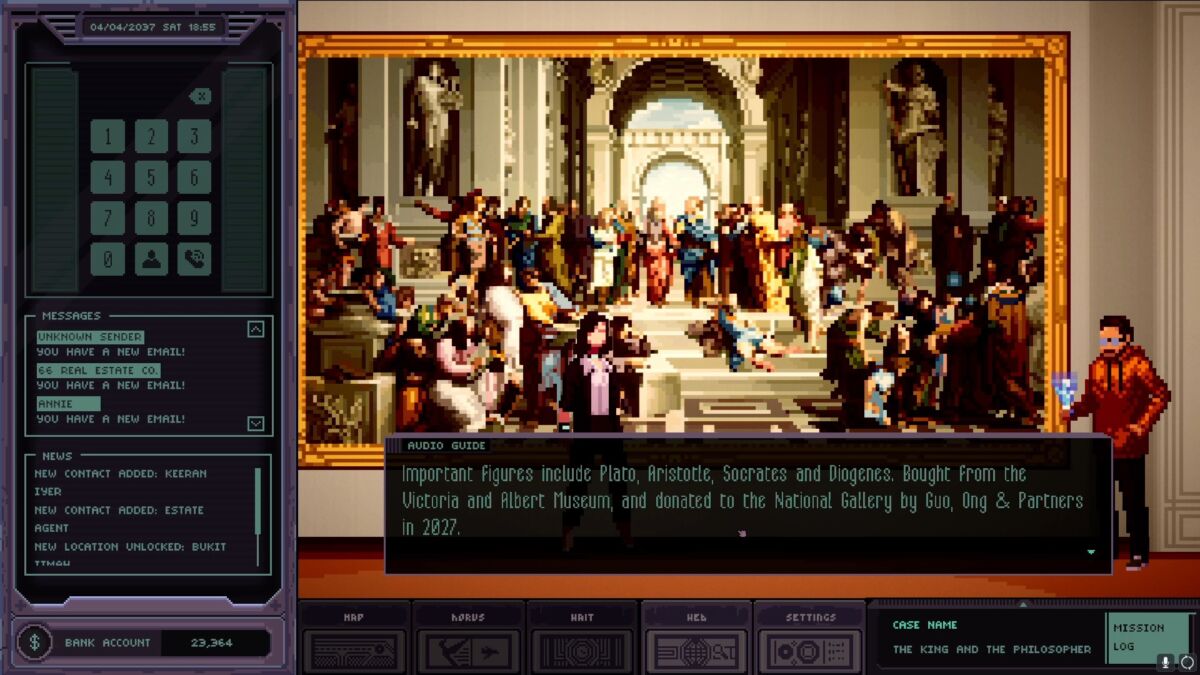Open the contacts list icon

(152, 259)
